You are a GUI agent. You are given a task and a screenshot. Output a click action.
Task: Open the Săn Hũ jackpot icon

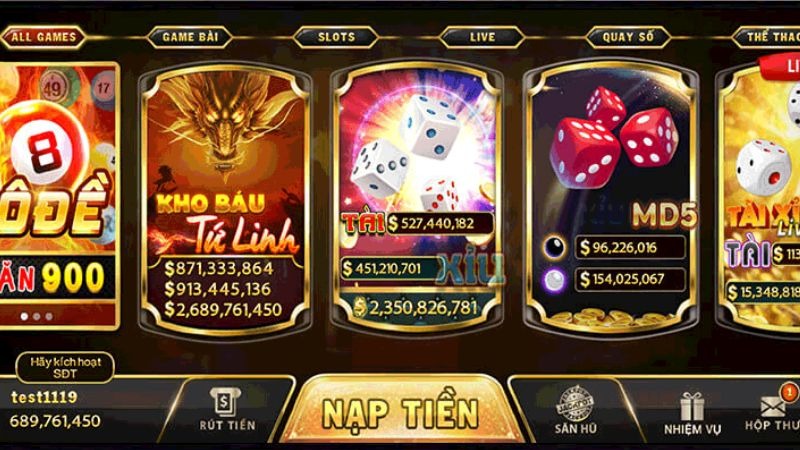click(575, 410)
